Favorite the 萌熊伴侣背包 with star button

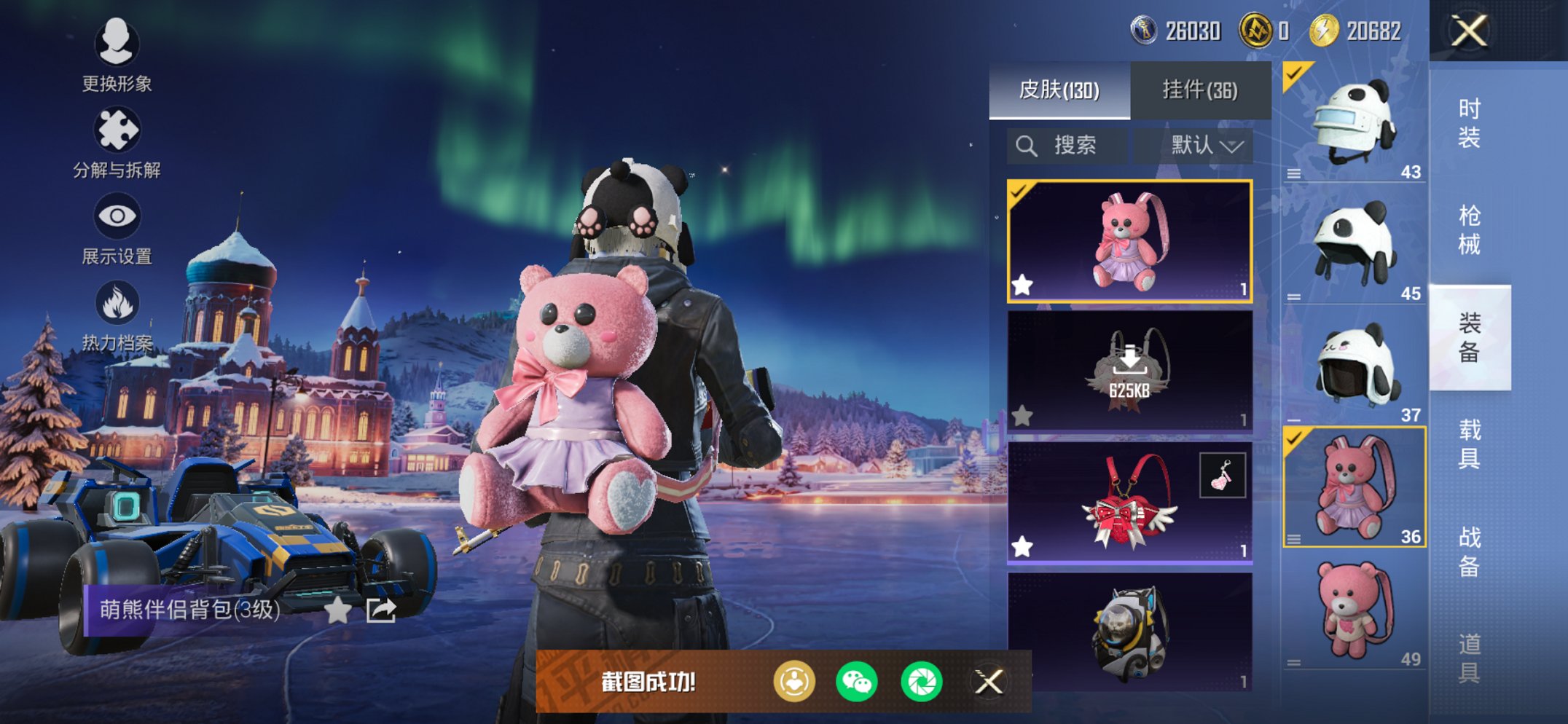point(337,610)
